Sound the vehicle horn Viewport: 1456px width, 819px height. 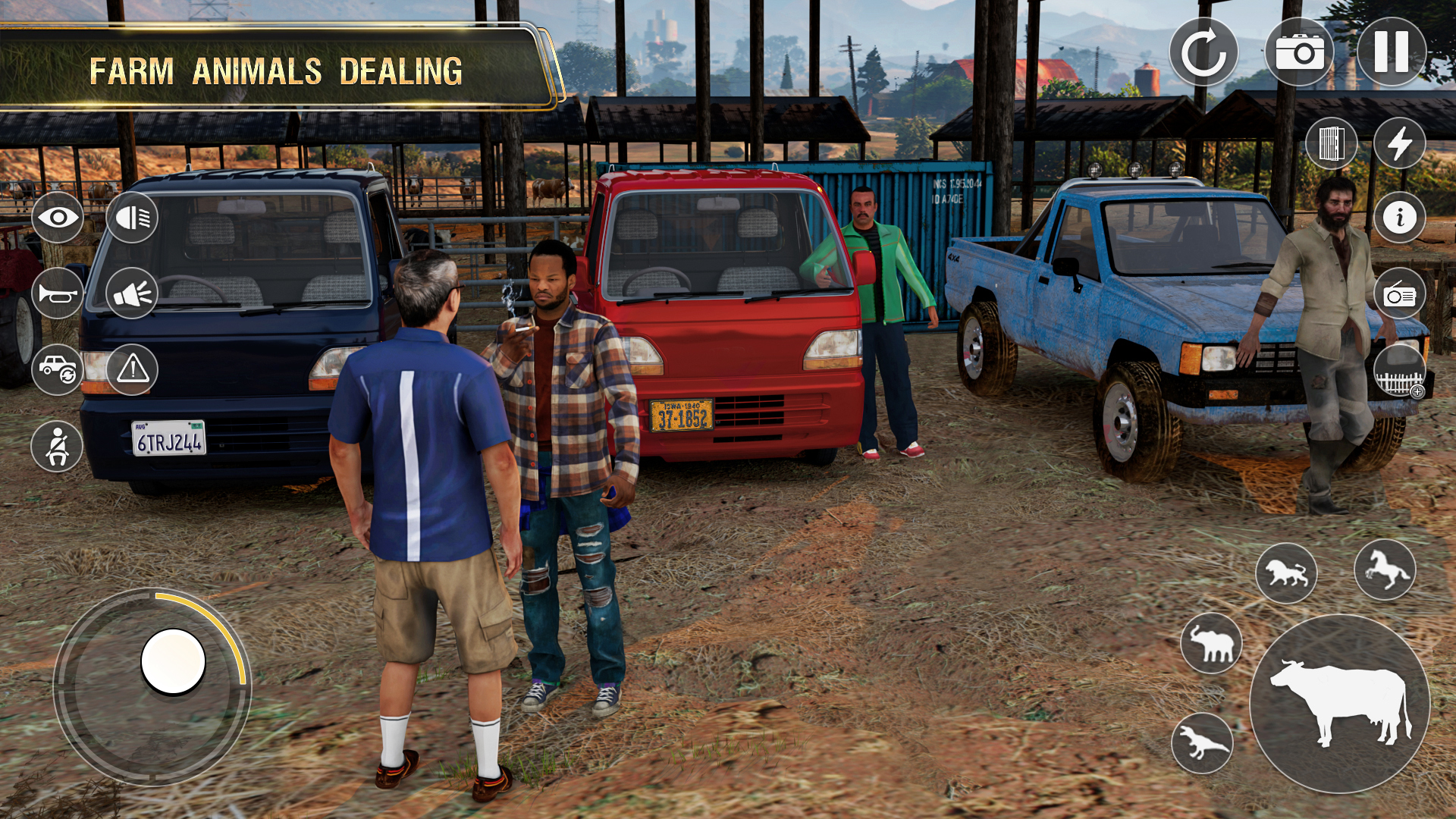click(57, 293)
